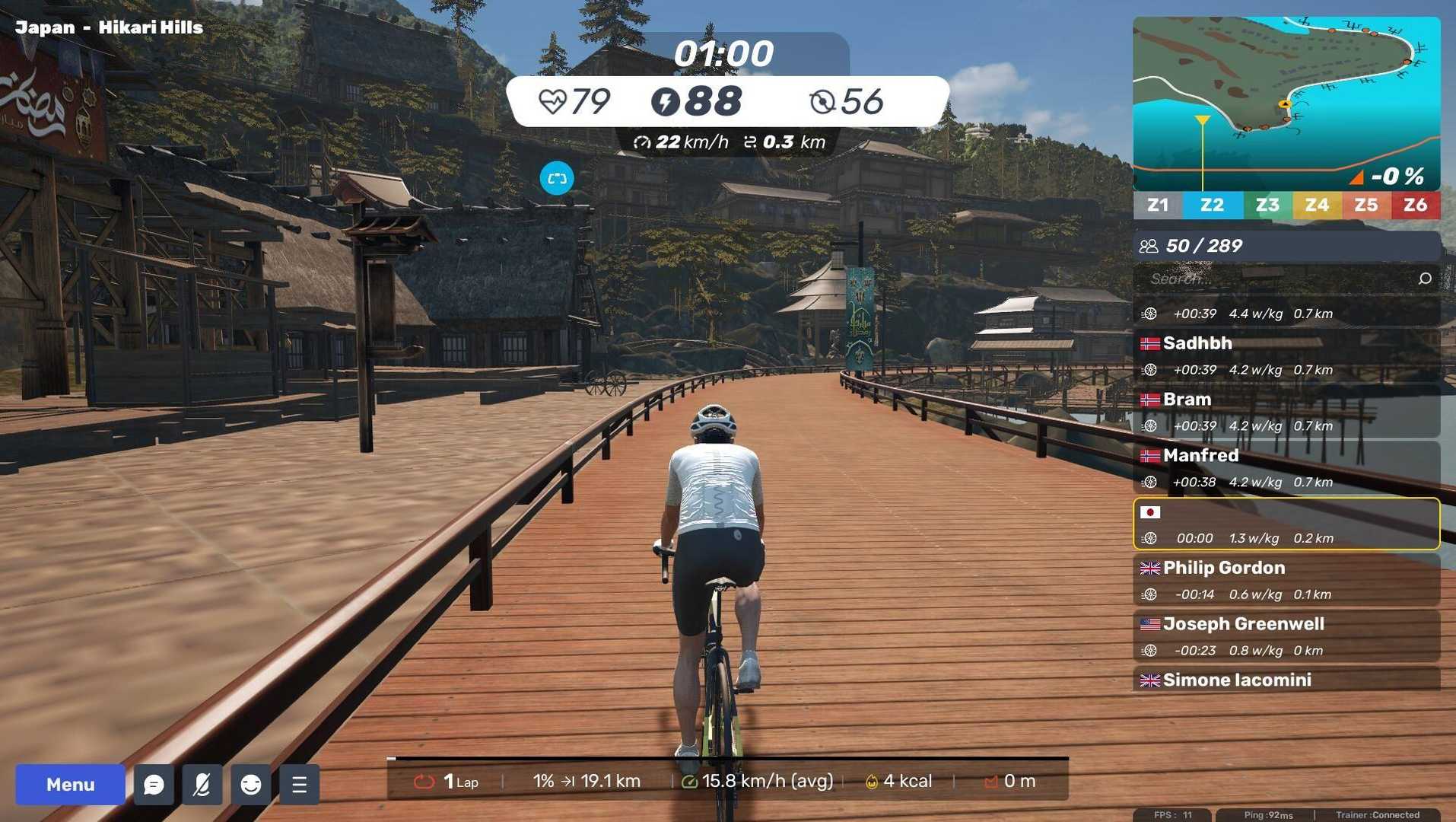The image size is (1456, 822).
Task: Open the blue Menu button
Action: [70, 784]
